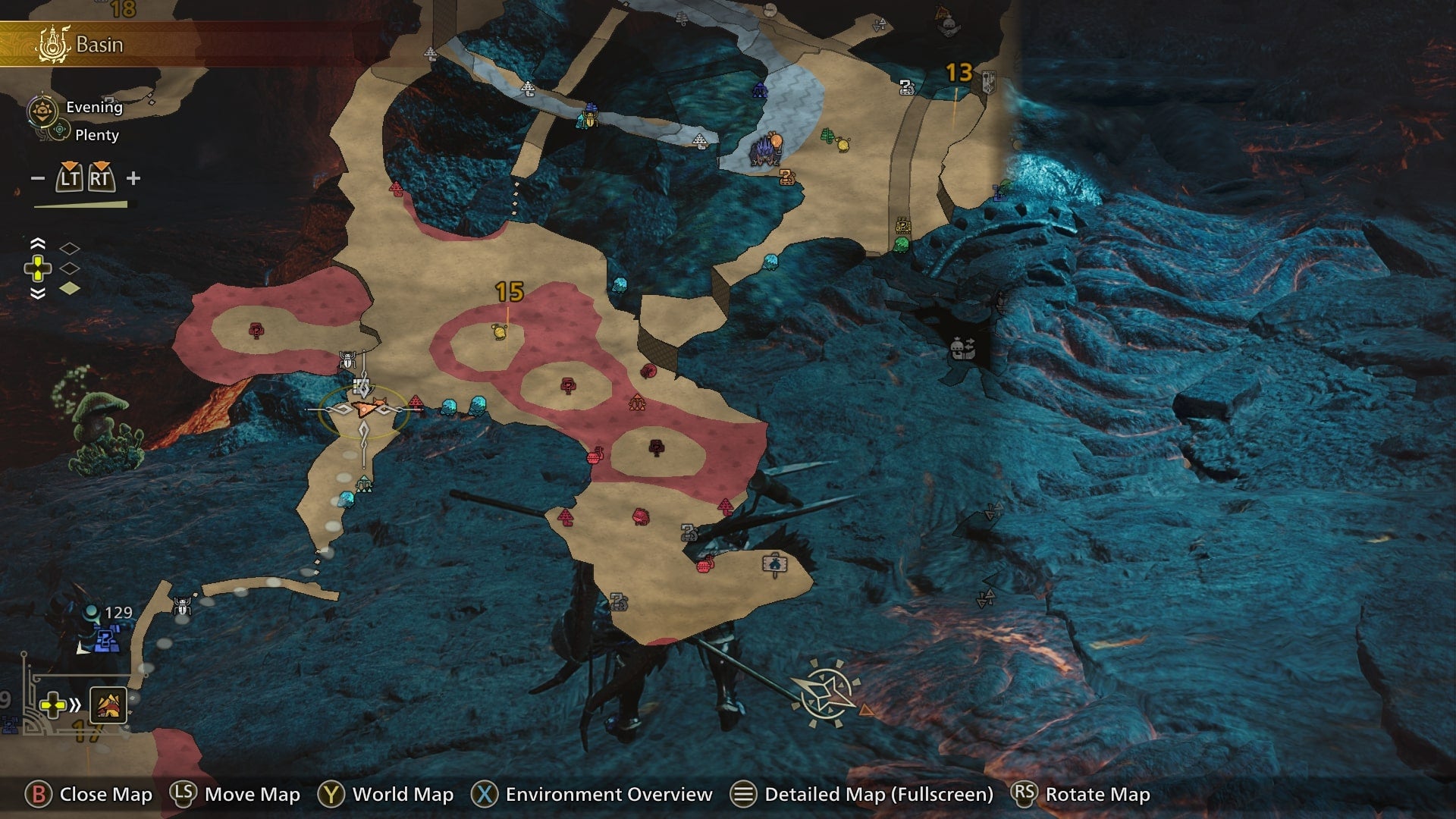Click the Basin region title banner
1456x819 pixels.
coord(99,45)
